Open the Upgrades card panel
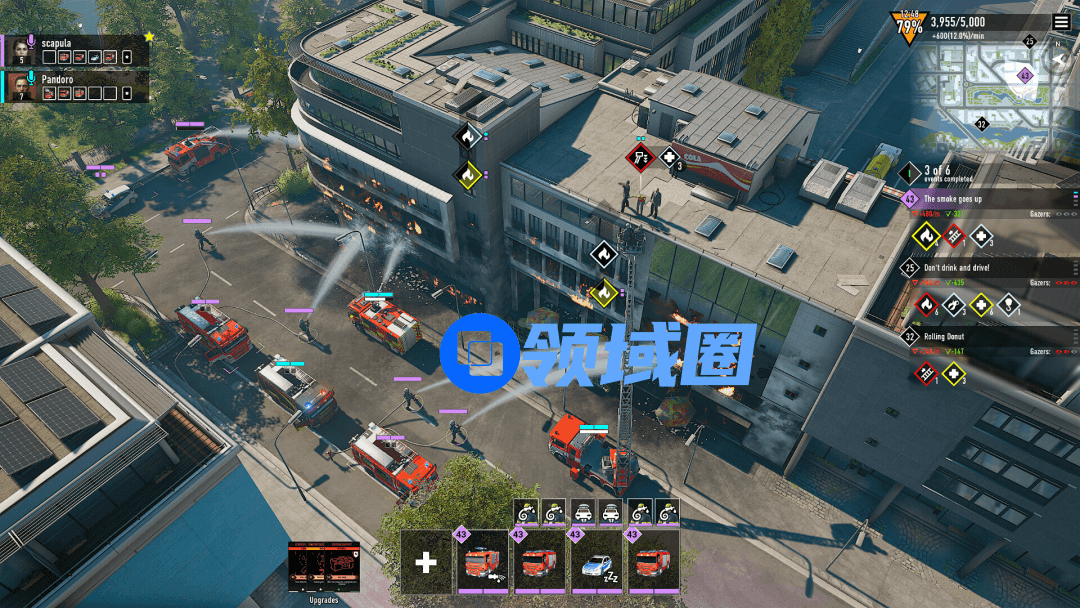 click(x=323, y=568)
